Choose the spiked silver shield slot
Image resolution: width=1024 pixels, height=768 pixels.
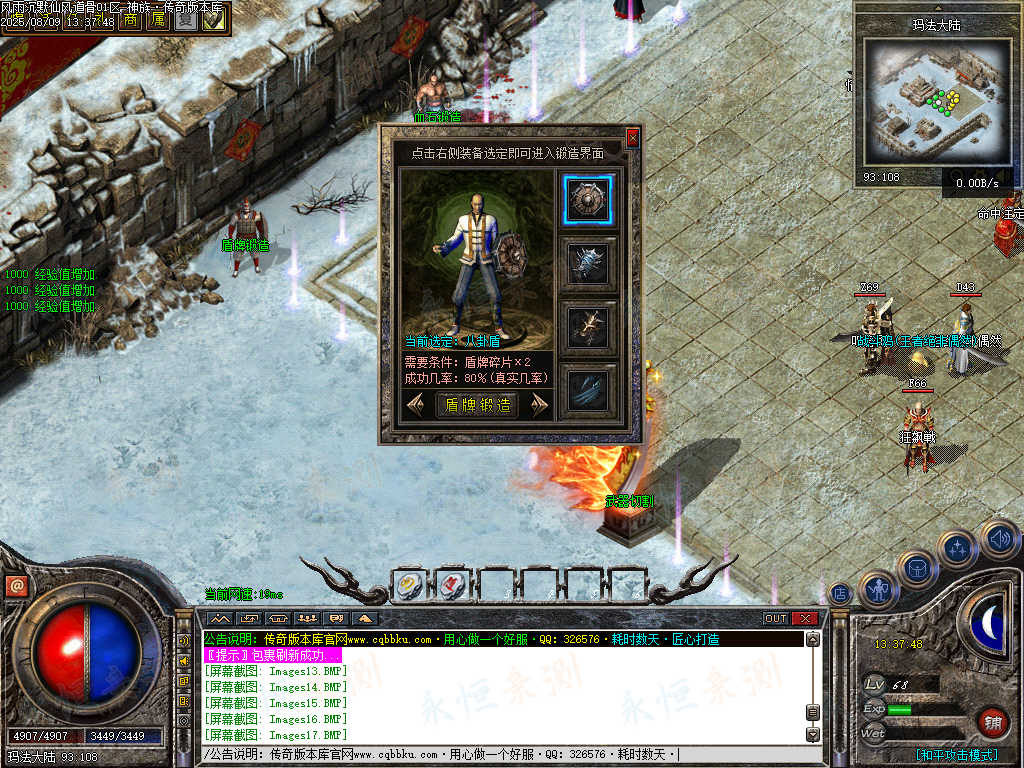(587, 263)
